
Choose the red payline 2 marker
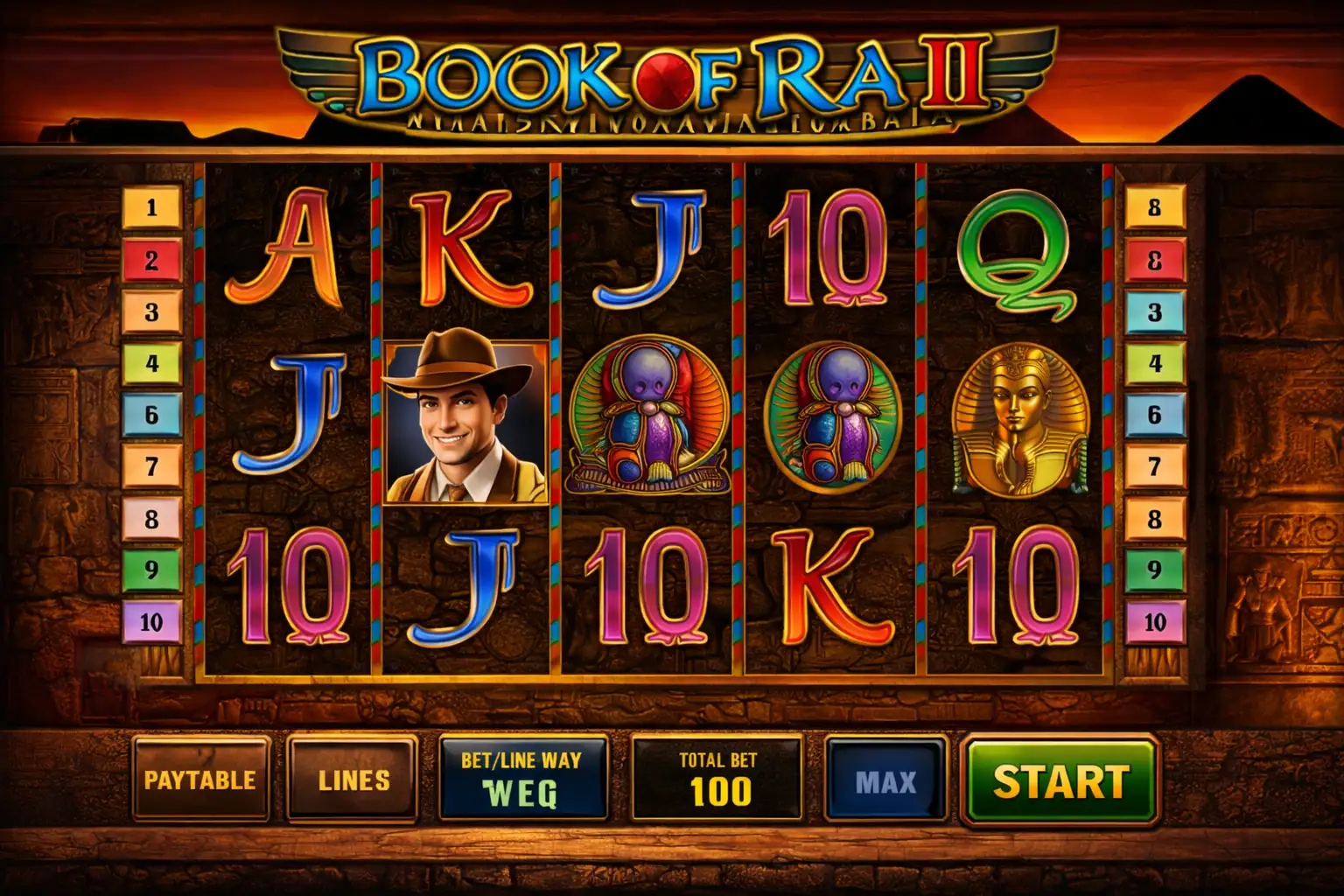point(151,260)
